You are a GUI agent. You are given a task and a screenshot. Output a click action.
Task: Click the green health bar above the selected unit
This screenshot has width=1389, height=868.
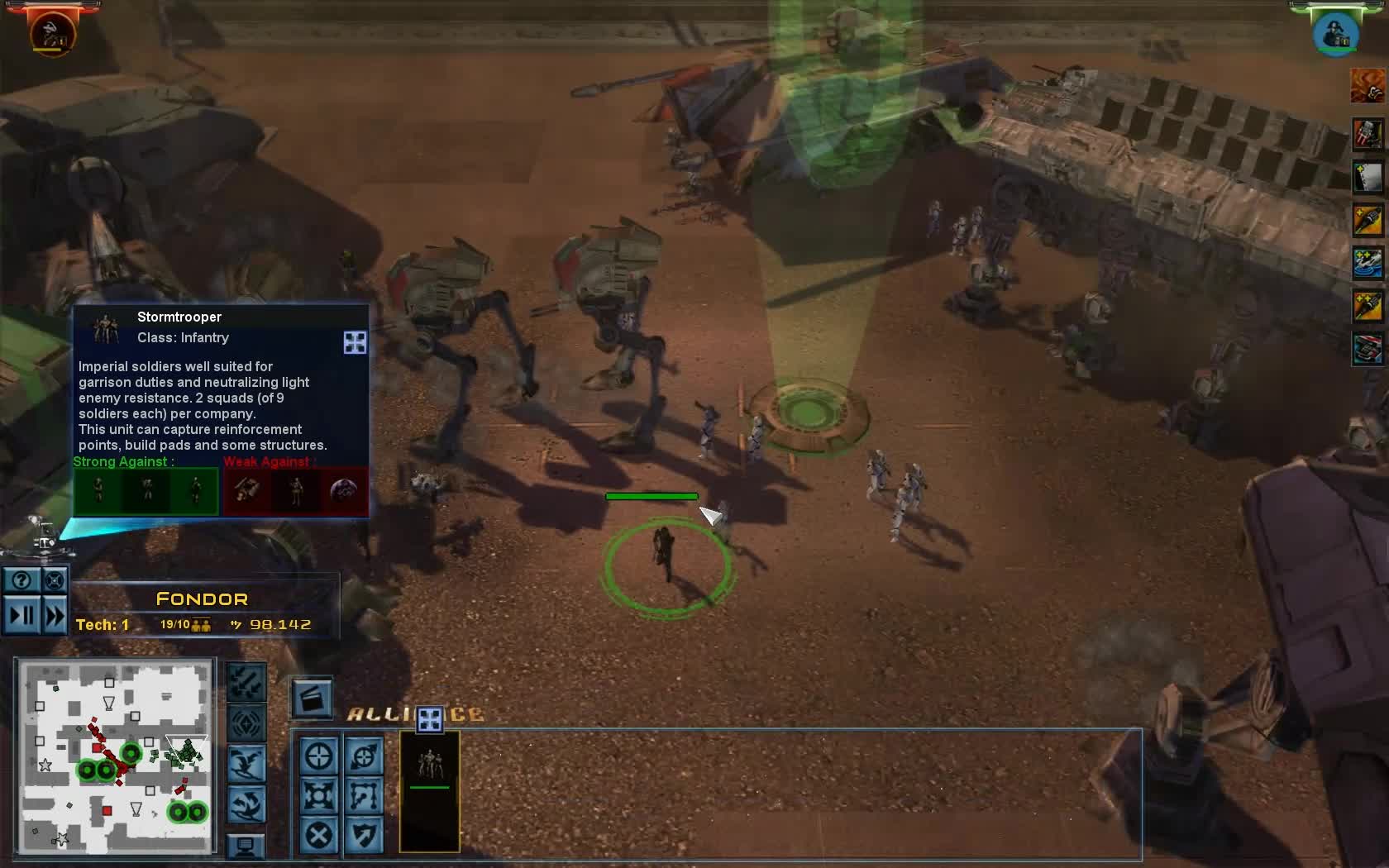651,496
